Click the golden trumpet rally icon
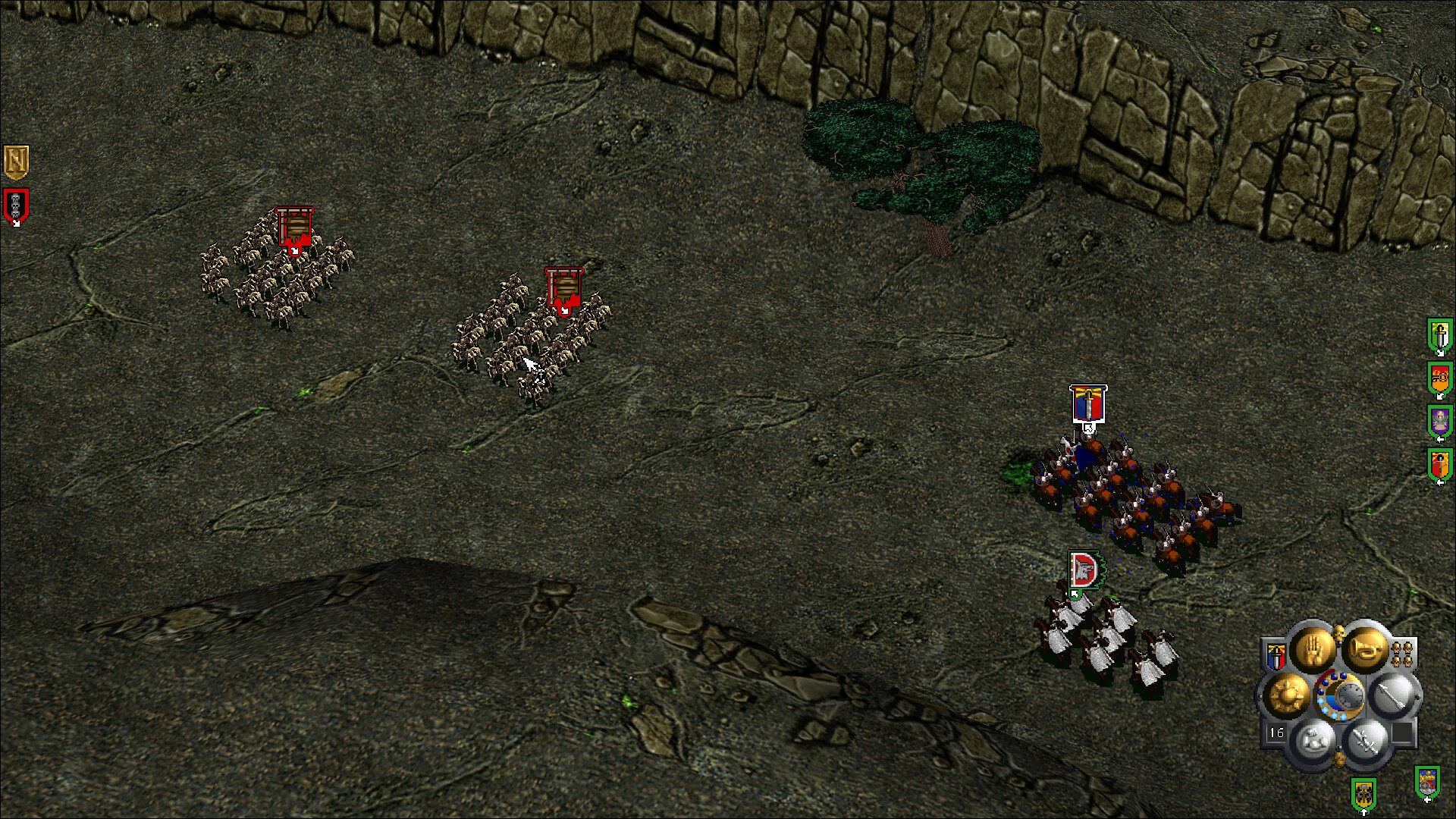This screenshot has width=1456, height=819. [1366, 650]
